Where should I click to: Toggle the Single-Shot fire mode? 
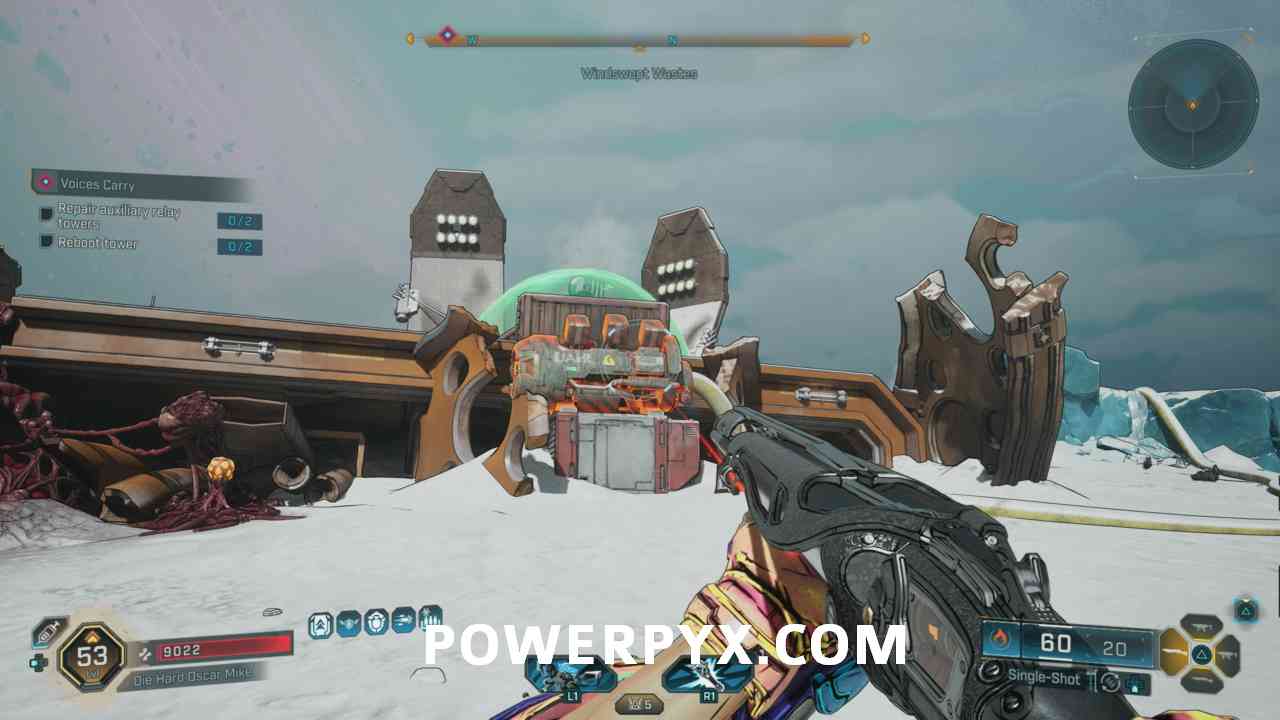click(1044, 679)
